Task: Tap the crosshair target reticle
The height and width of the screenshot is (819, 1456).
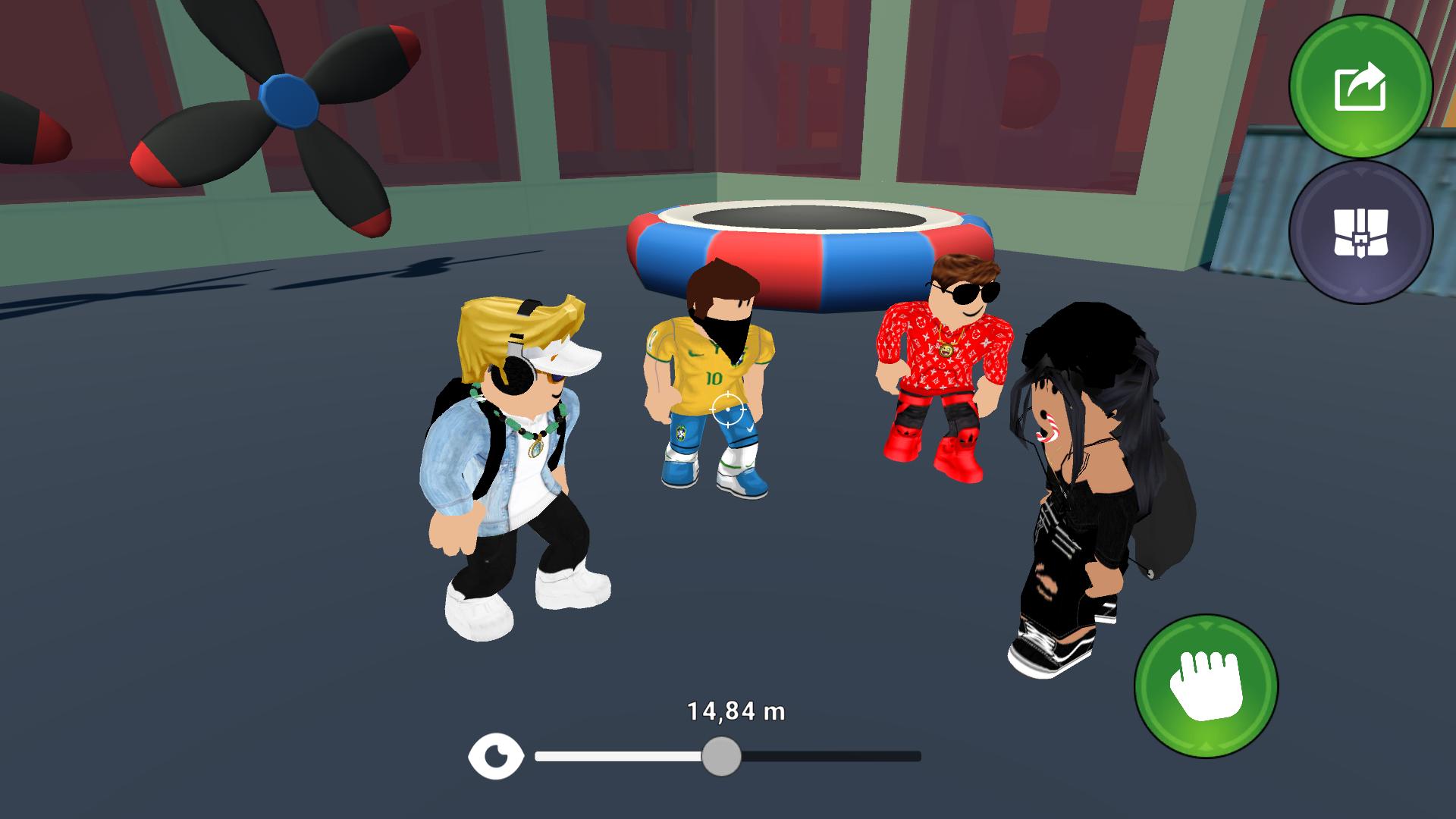Action: [727, 409]
